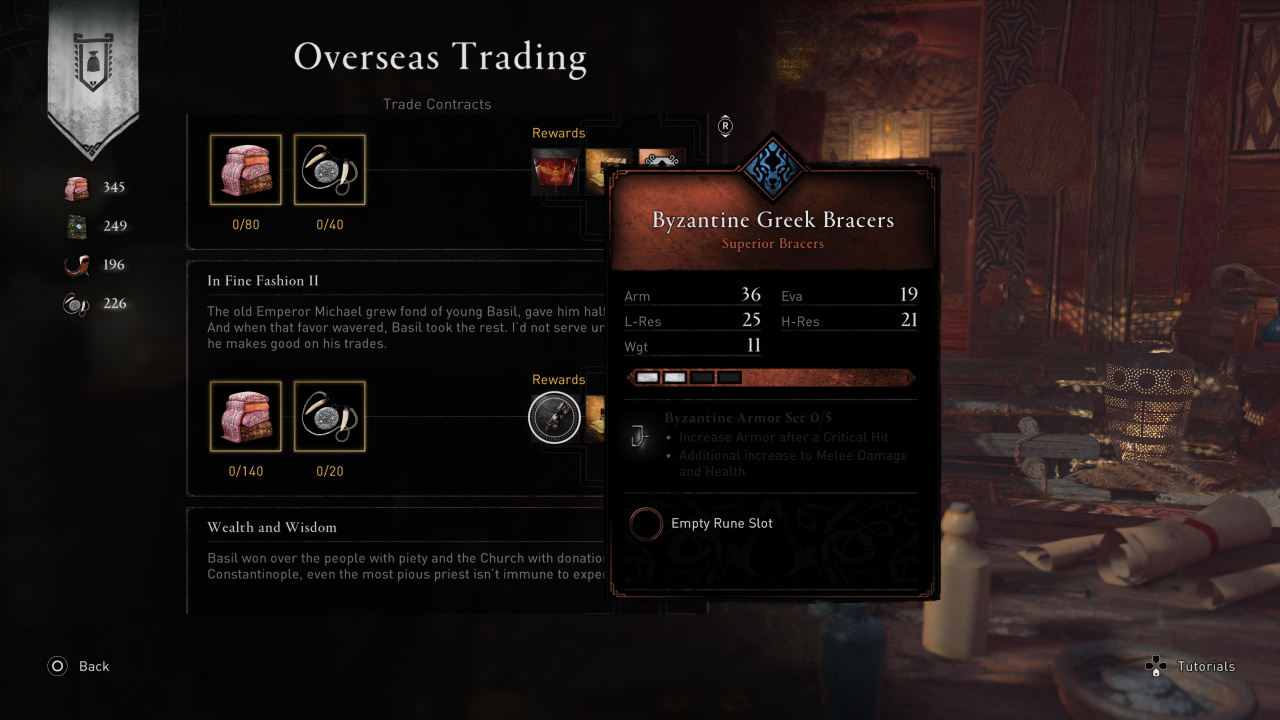Select the silver pendant cost showing 0/40
Screen dimensions: 1280x720
[x=330, y=170]
